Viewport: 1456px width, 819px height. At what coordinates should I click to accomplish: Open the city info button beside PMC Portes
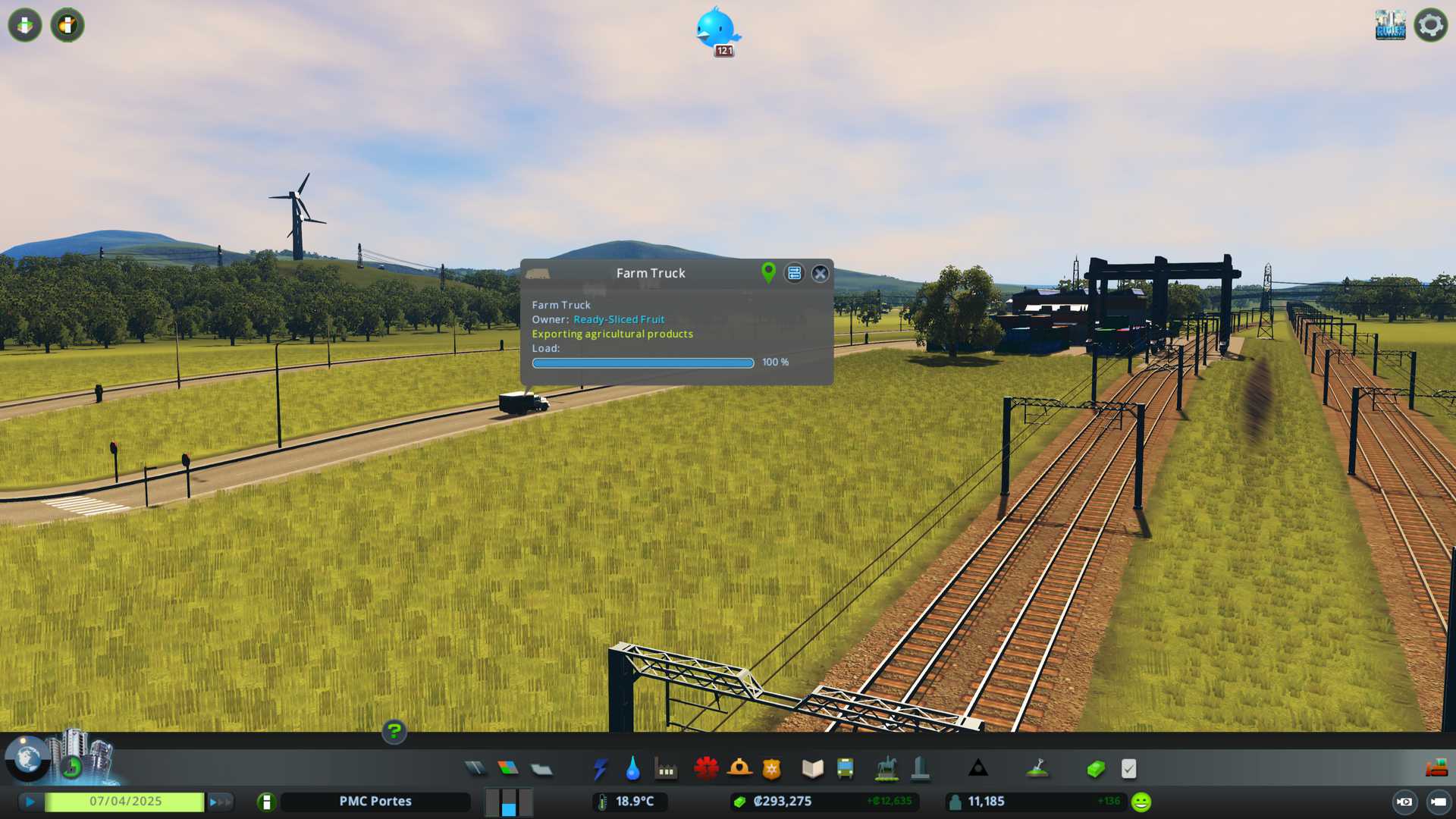click(x=266, y=802)
